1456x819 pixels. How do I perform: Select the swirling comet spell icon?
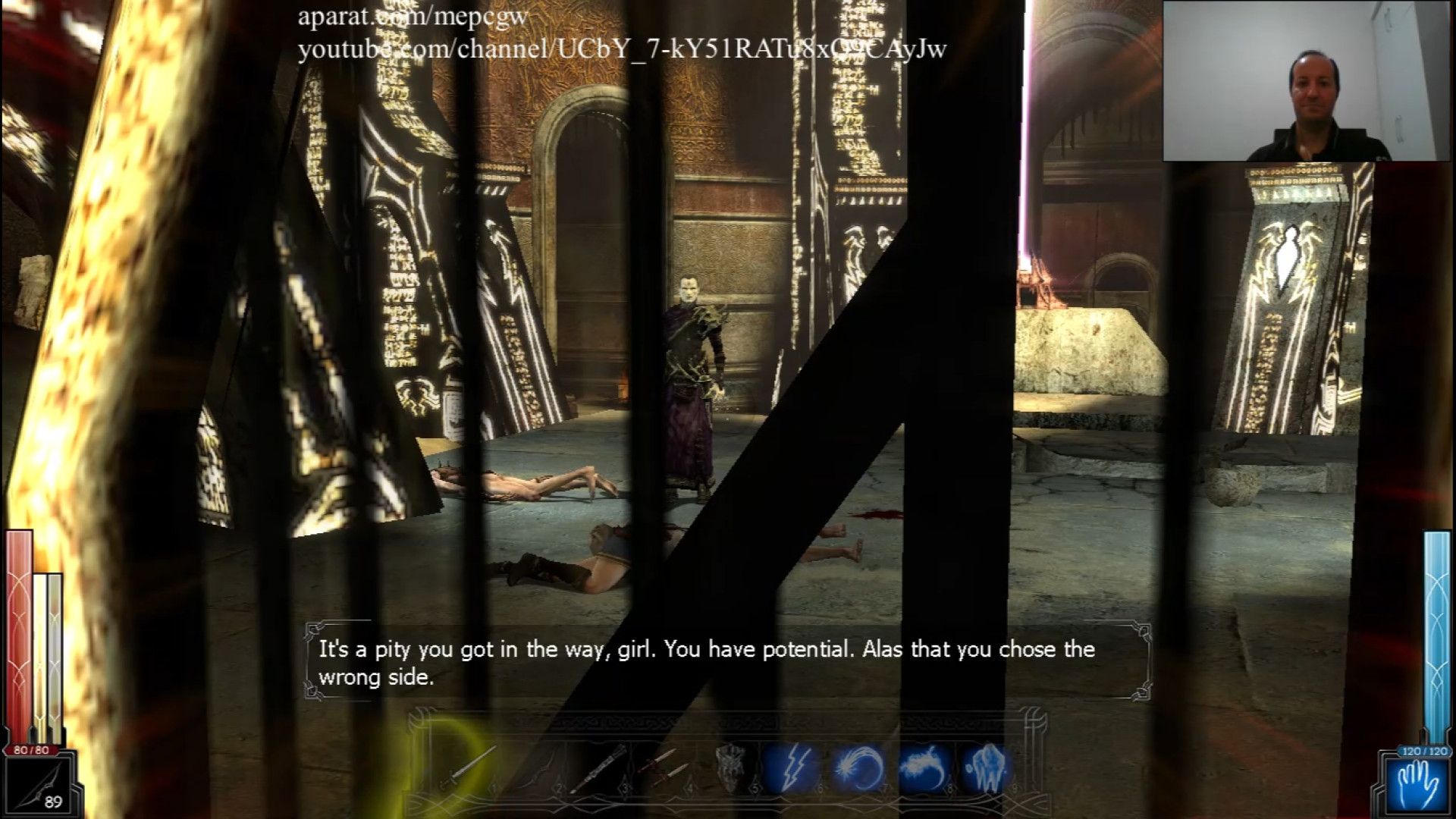tap(858, 767)
